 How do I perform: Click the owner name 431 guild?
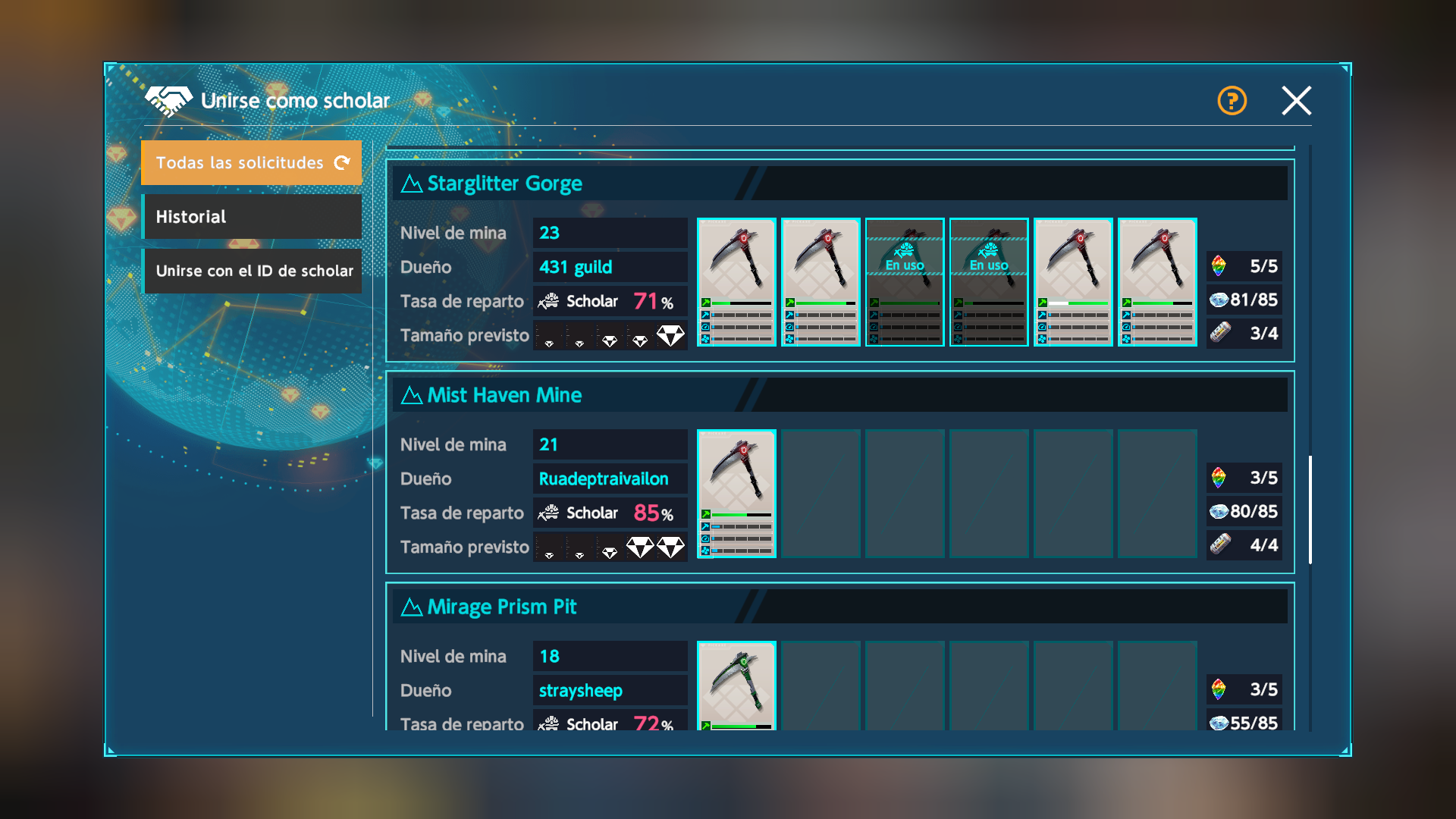[576, 267]
